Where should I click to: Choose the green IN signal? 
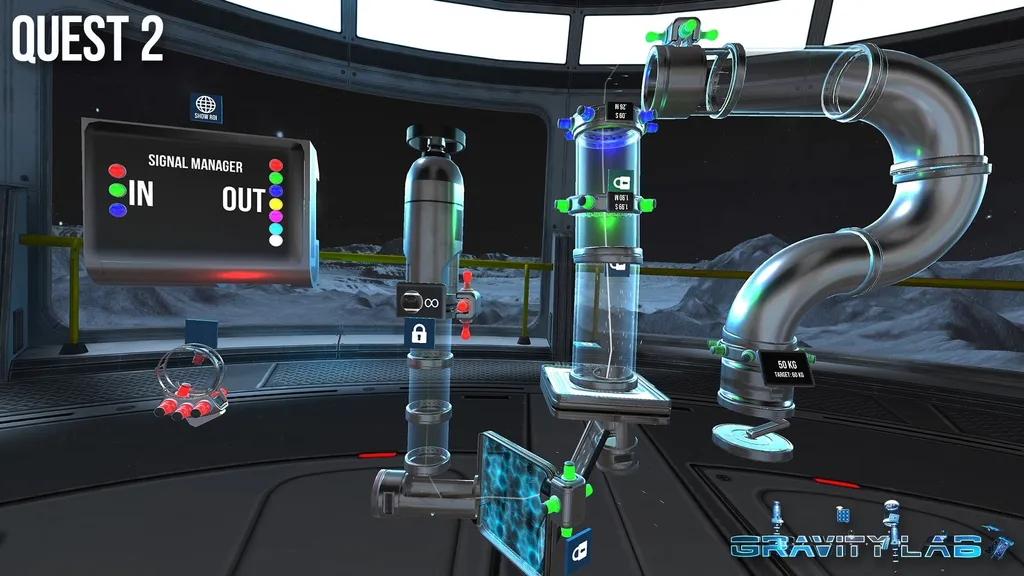click(117, 188)
